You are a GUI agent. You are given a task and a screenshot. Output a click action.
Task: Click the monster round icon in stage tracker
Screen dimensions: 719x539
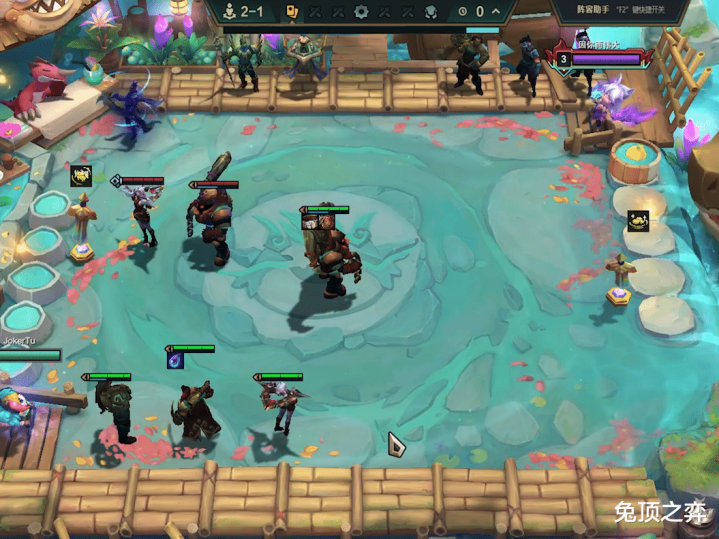coord(430,12)
